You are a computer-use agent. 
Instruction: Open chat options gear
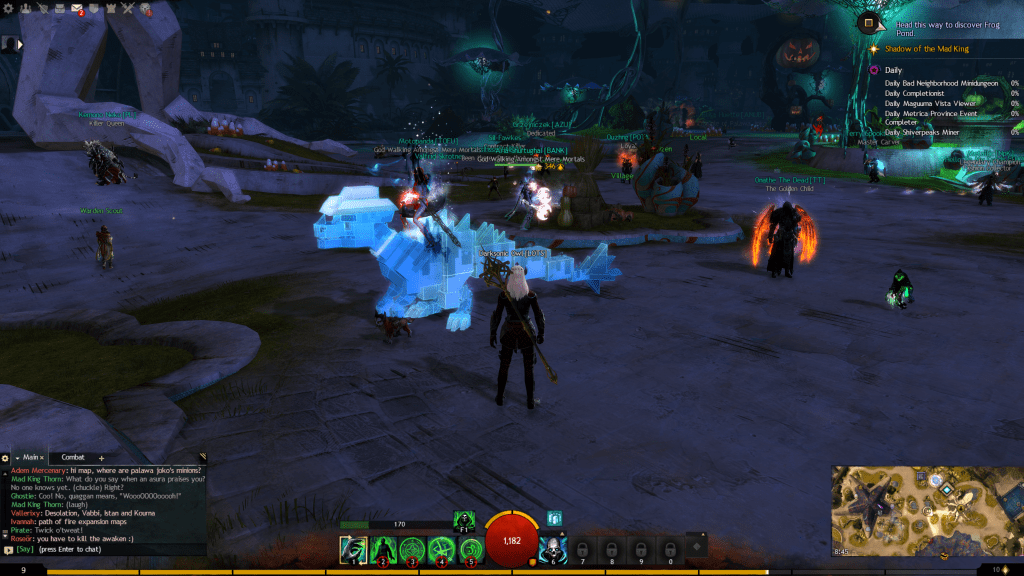[5, 457]
